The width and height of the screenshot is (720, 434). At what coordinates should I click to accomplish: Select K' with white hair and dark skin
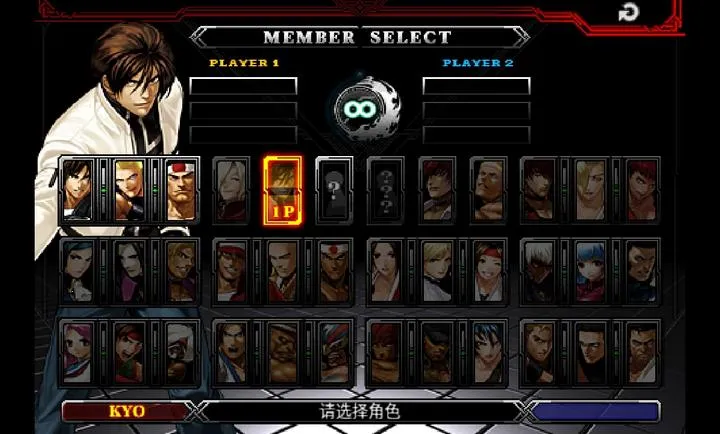tap(539, 270)
